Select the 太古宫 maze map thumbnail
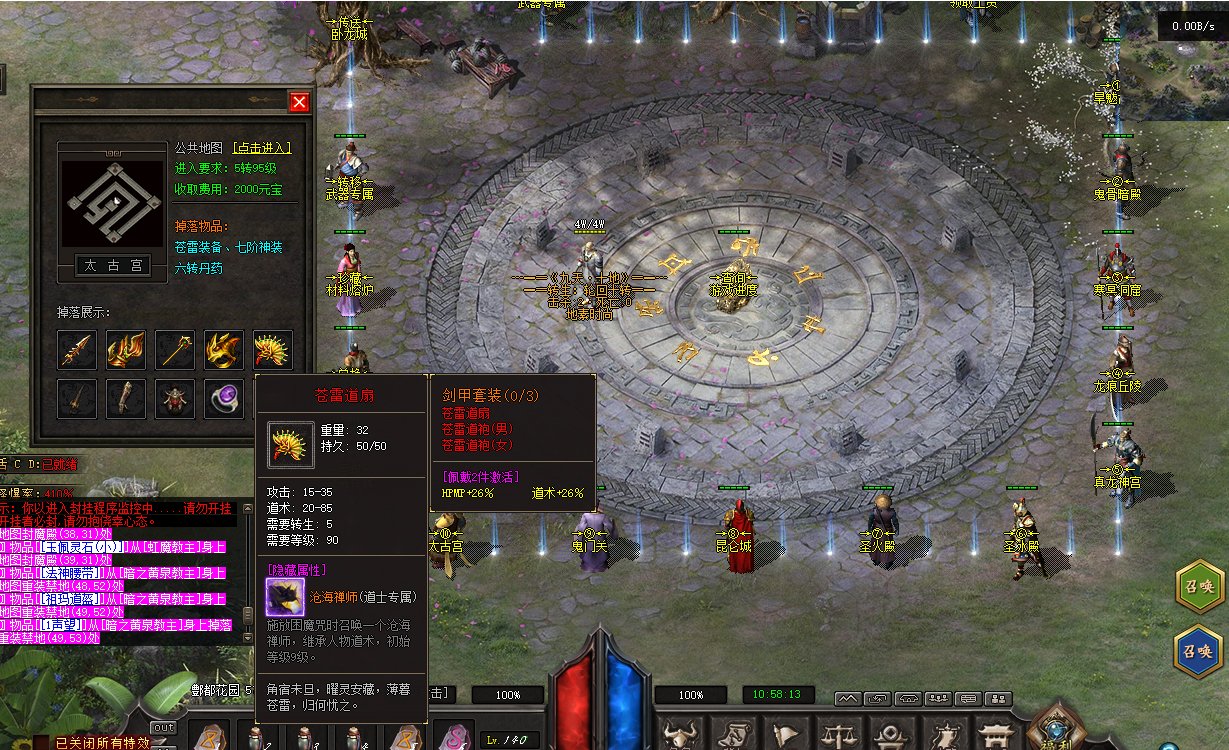The width and height of the screenshot is (1229, 750). tap(112, 203)
